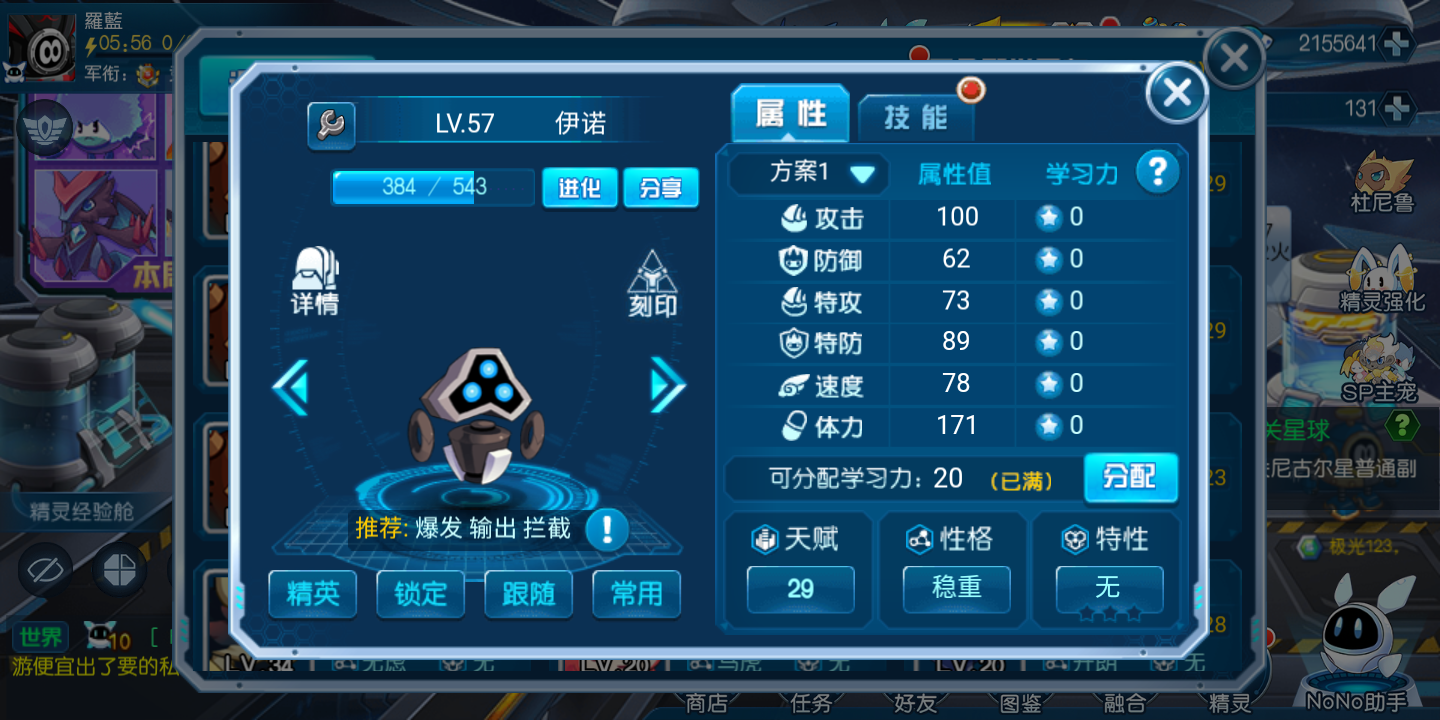Switch to the 技能 tab

[x=915, y=117]
